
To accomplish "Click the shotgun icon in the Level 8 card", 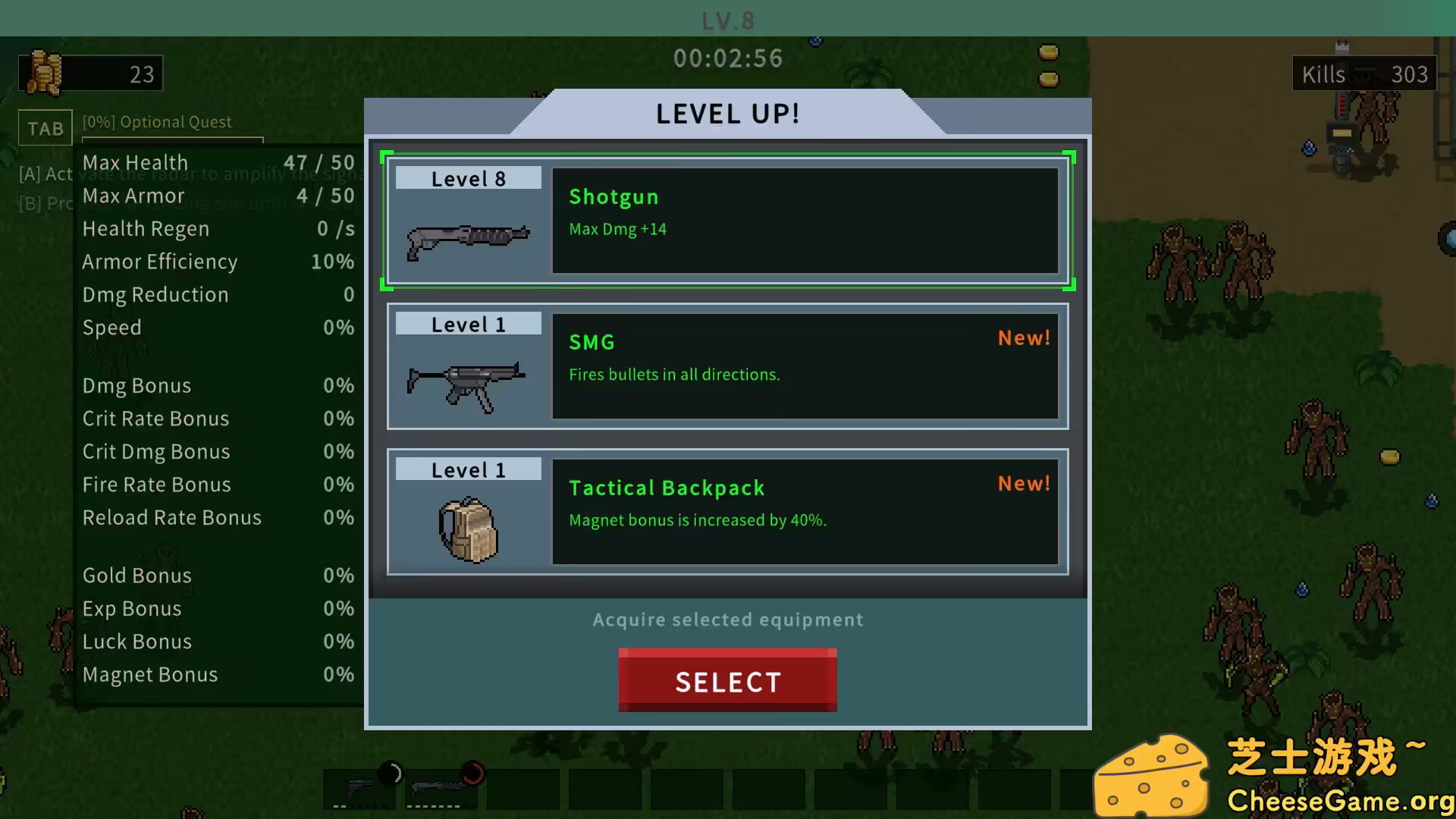I will click(466, 239).
